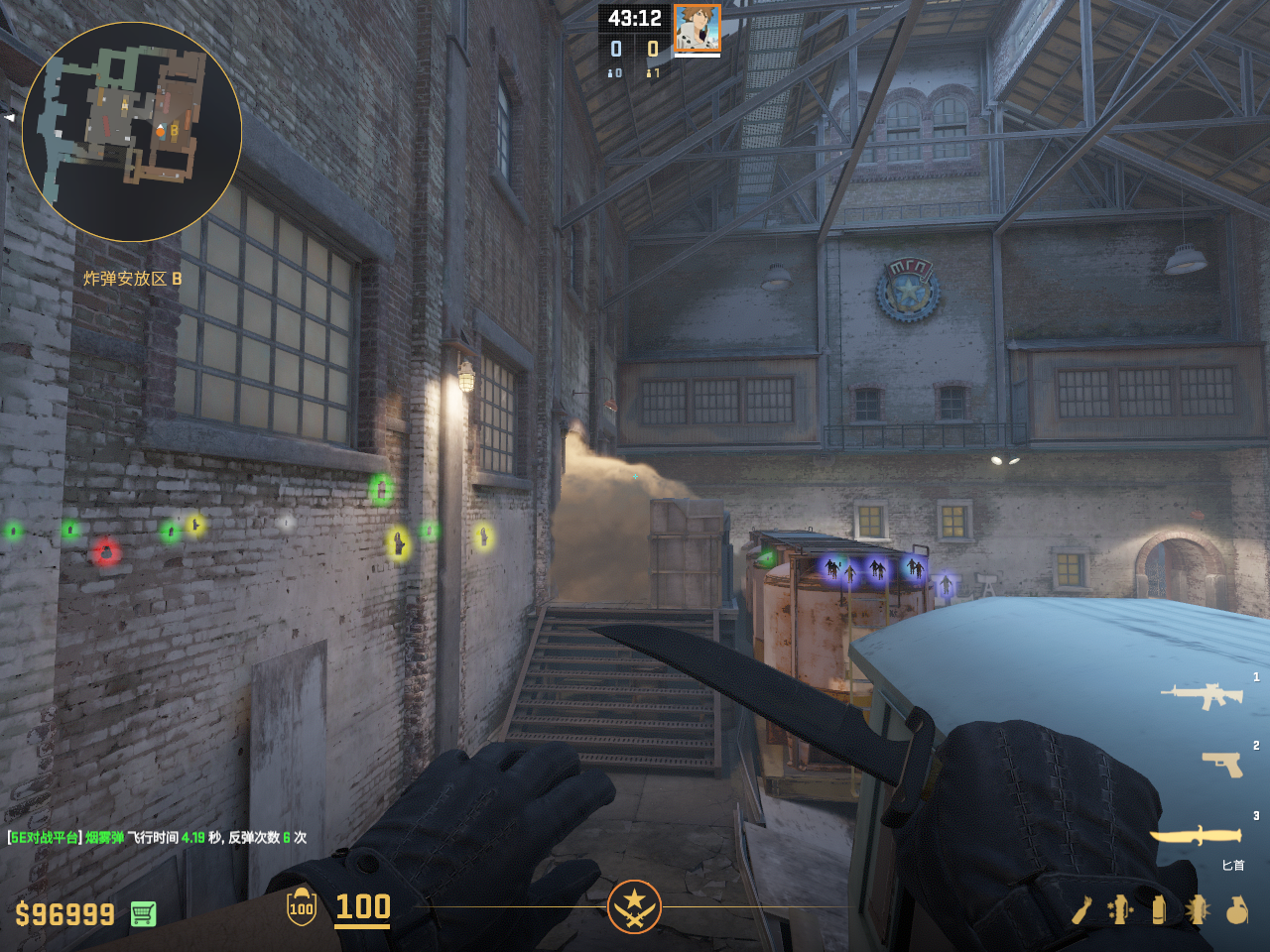Screen dimensions: 1270x952
Task: Equip the molotov cocktail
Action: (x=1081, y=910)
